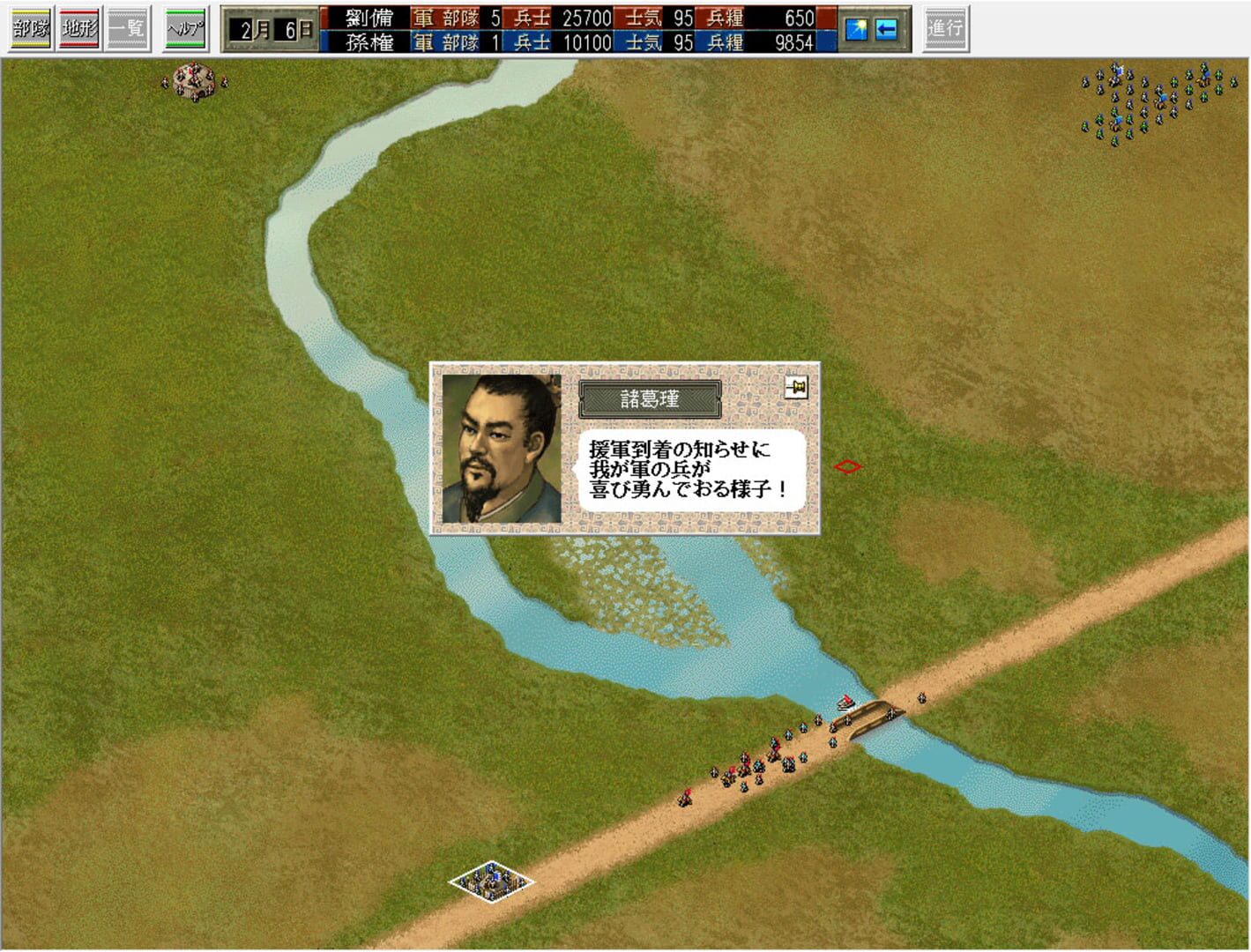Click the pin icon on the message window
Image resolution: width=1251 pixels, height=952 pixels.
click(x=796, y=386)
